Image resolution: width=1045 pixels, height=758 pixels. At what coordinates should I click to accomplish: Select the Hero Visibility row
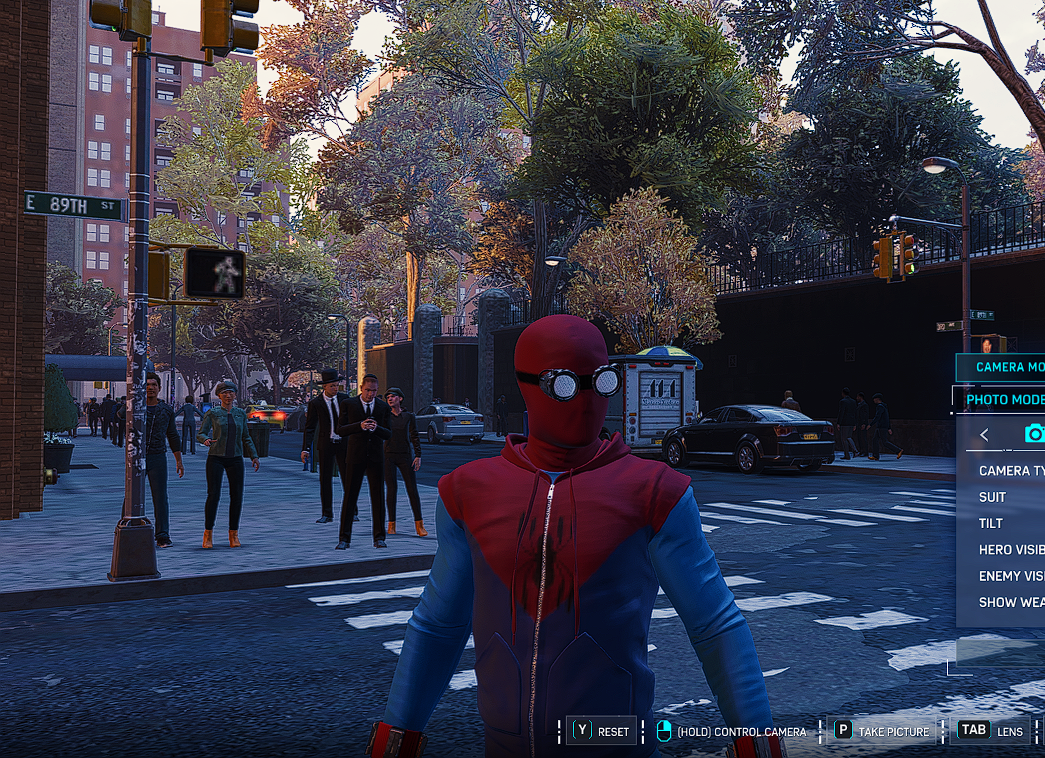(x=1010, y=550)
